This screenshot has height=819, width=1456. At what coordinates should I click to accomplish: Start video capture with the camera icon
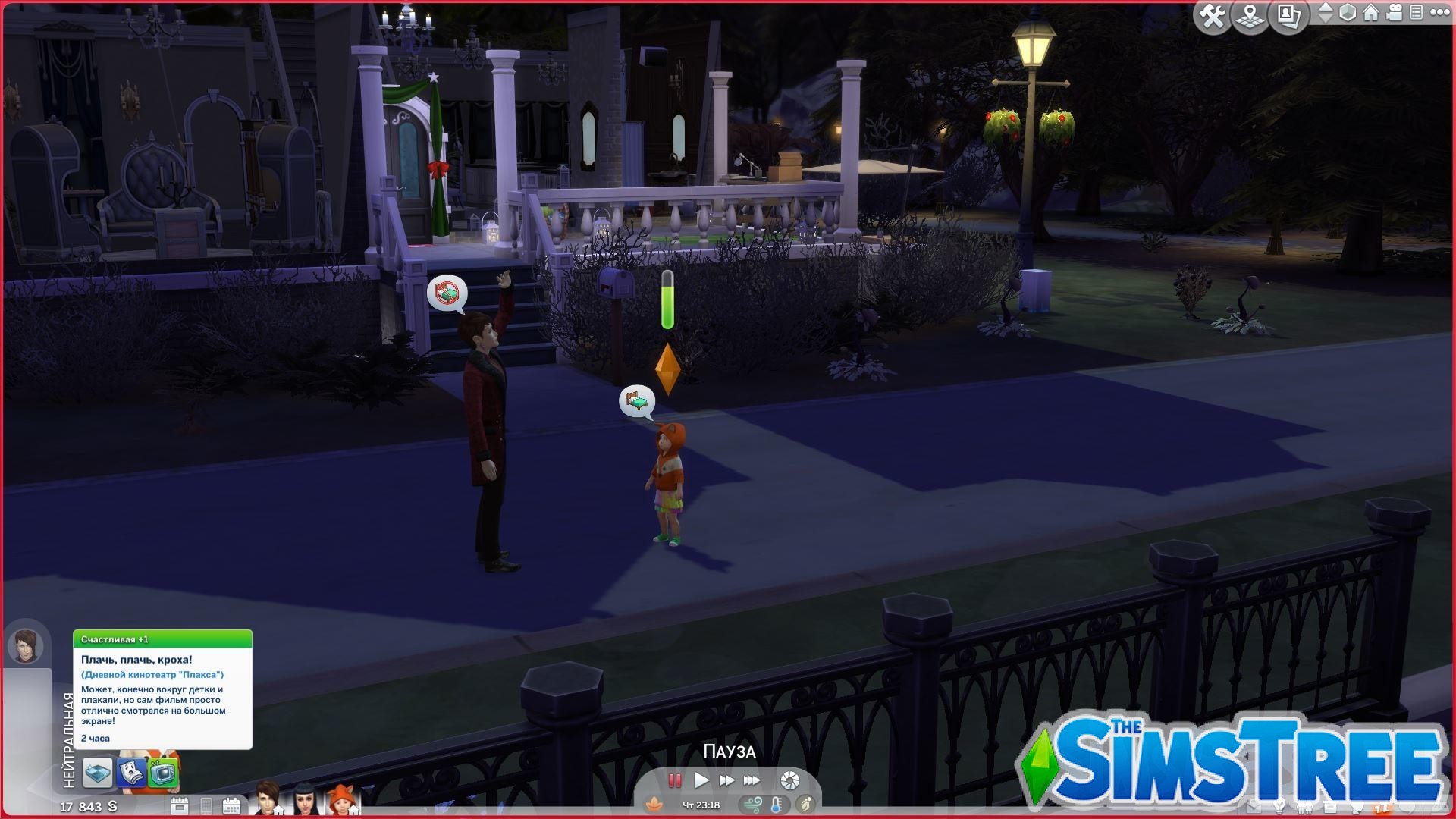[1394, 12]
